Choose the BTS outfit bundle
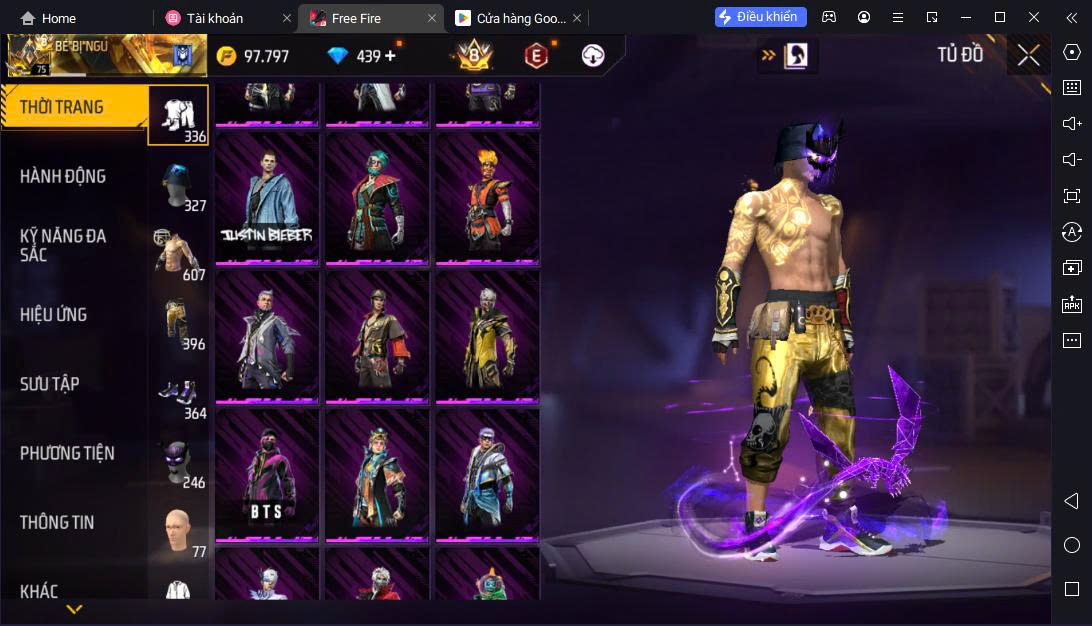1092x626 pixels. 267,474
